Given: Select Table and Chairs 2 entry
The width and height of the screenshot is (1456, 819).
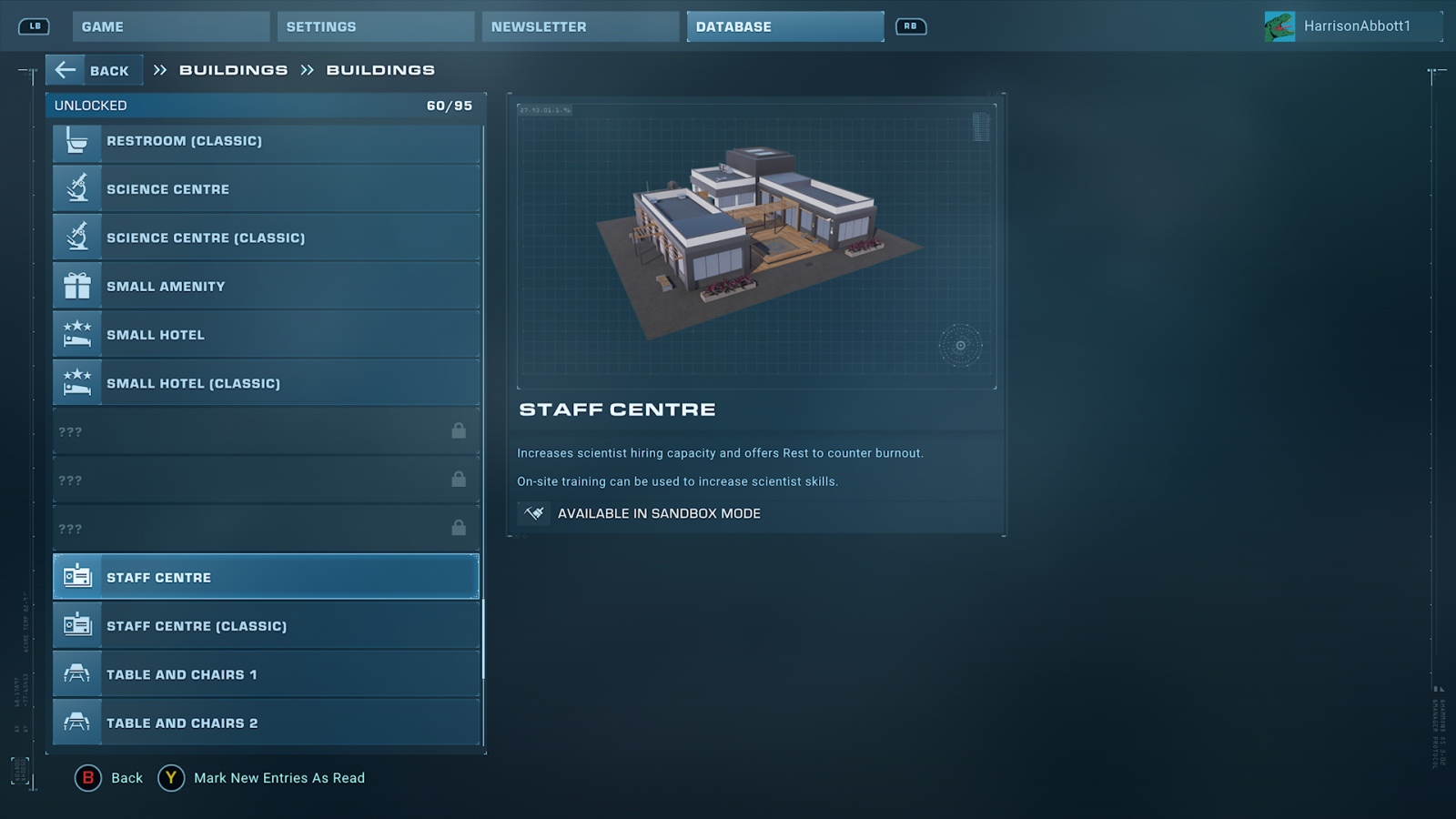Looking at the screenshot, I should pos(266,723).
